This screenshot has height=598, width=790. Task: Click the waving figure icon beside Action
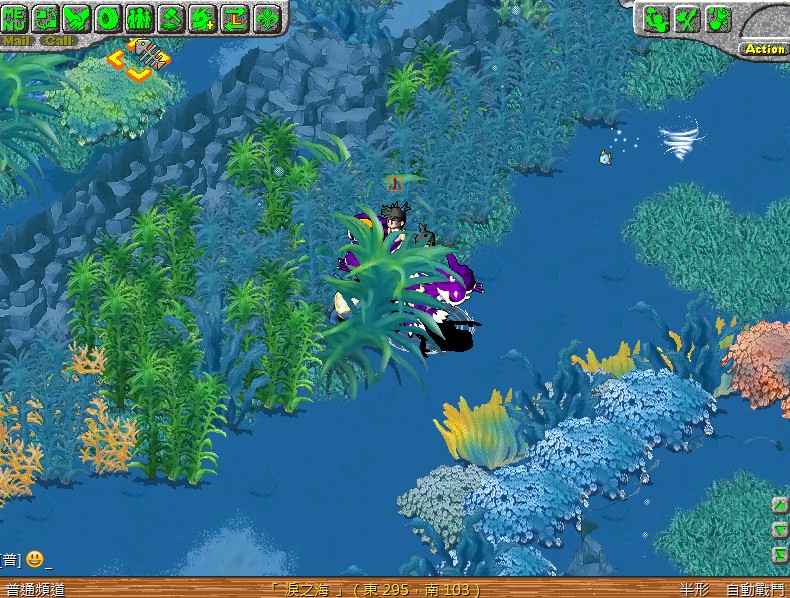(656, 18)
